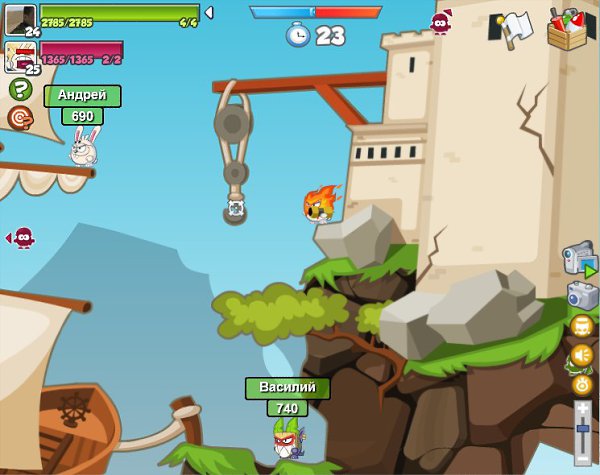Collapse the team health panel arrow

[x=208, y=12]
